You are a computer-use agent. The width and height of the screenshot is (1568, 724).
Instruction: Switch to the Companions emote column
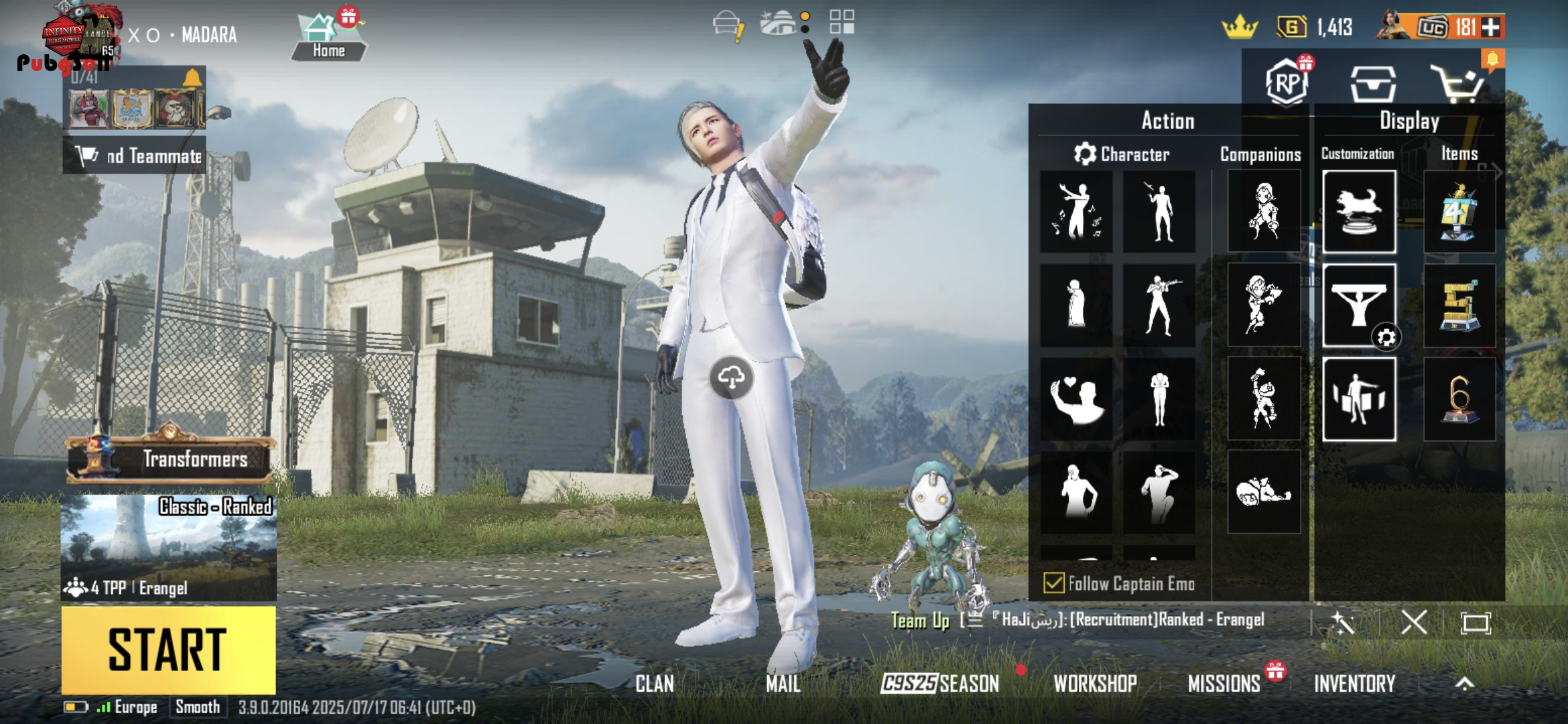coord(1260,154)
